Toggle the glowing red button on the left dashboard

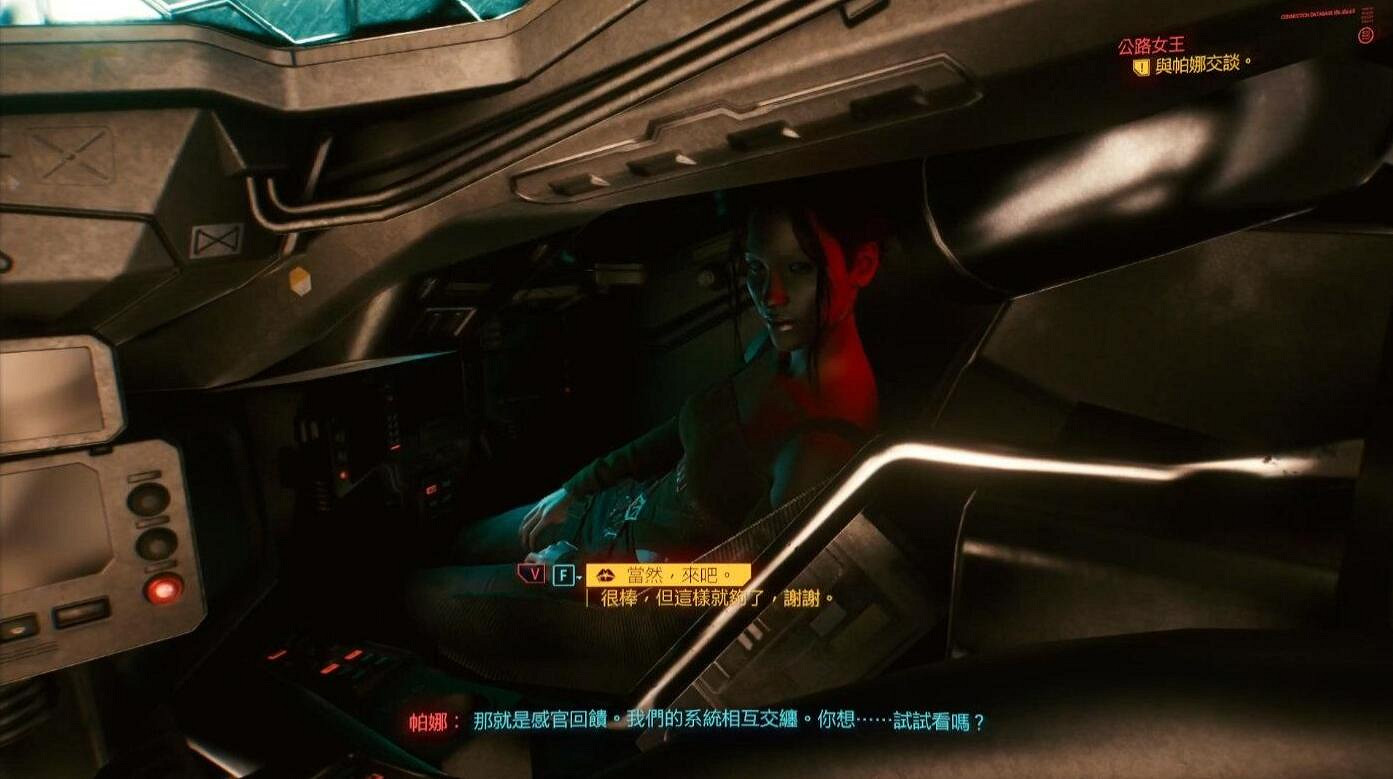click(163, 589)
